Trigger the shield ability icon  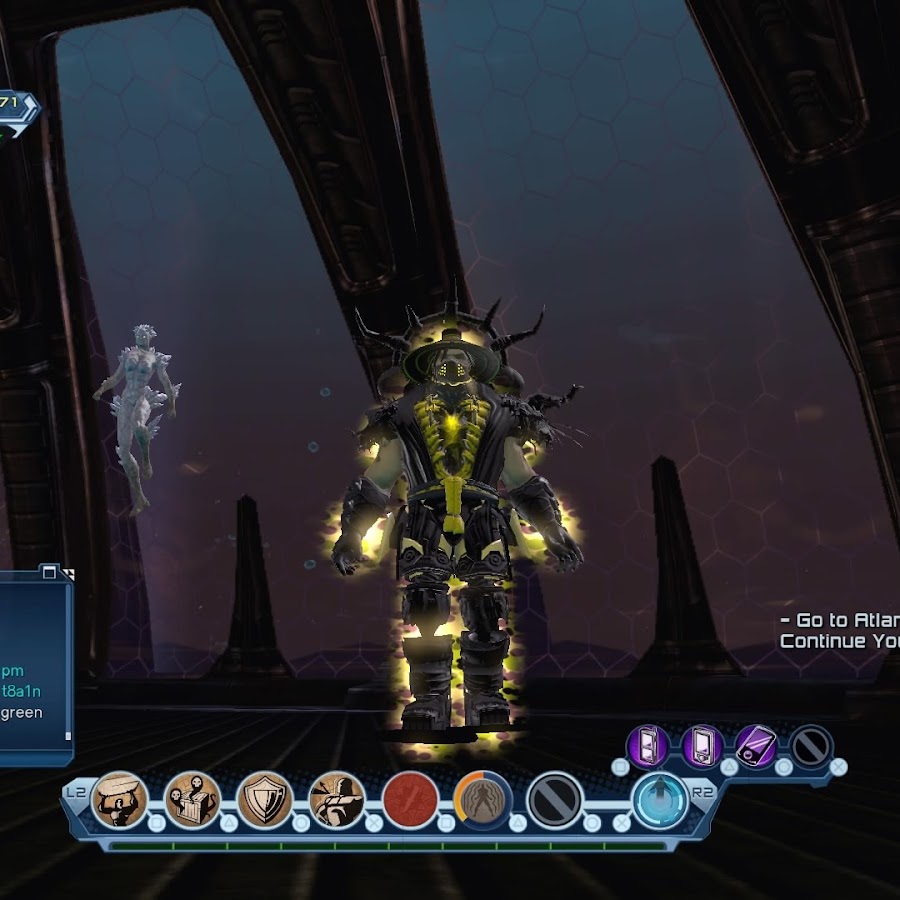[x=265, y=799]
